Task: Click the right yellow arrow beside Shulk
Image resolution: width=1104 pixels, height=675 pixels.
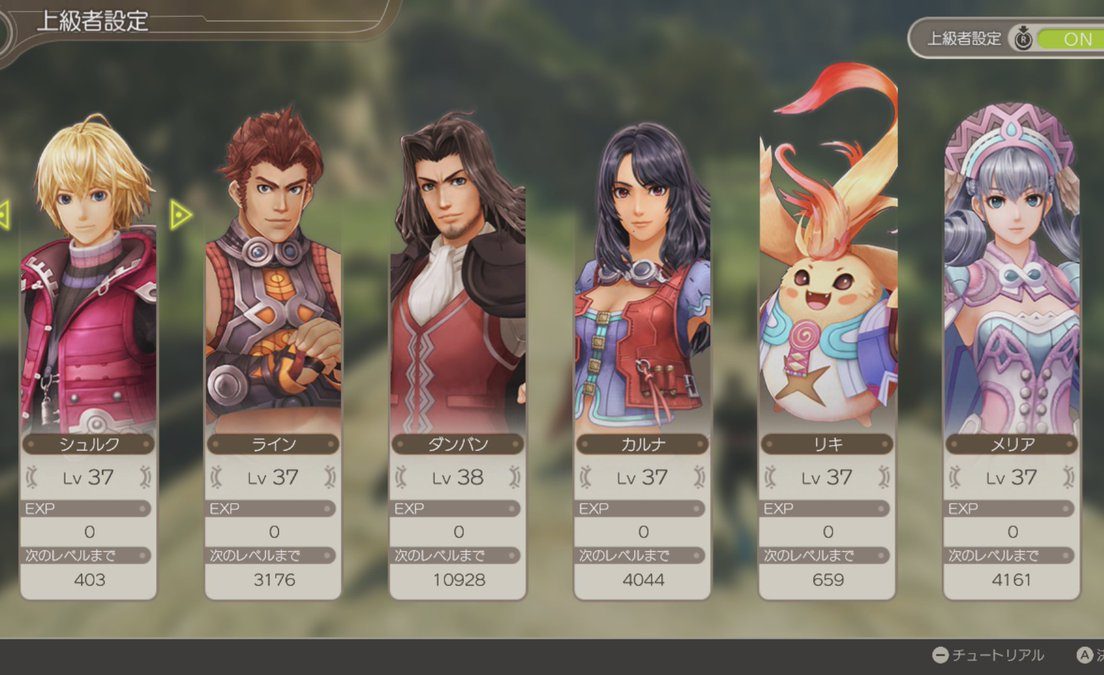Action: click(180, 214)
